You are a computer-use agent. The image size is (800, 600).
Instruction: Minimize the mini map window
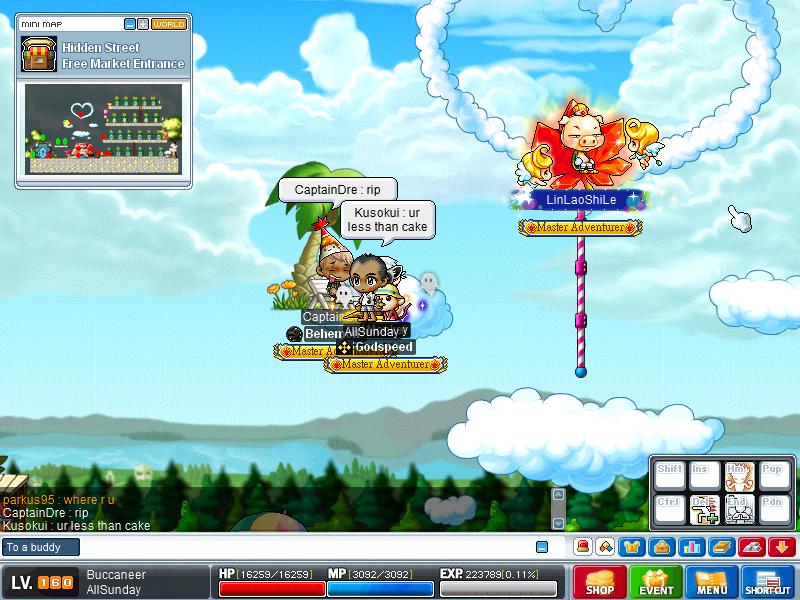click(x=130, y=23)
